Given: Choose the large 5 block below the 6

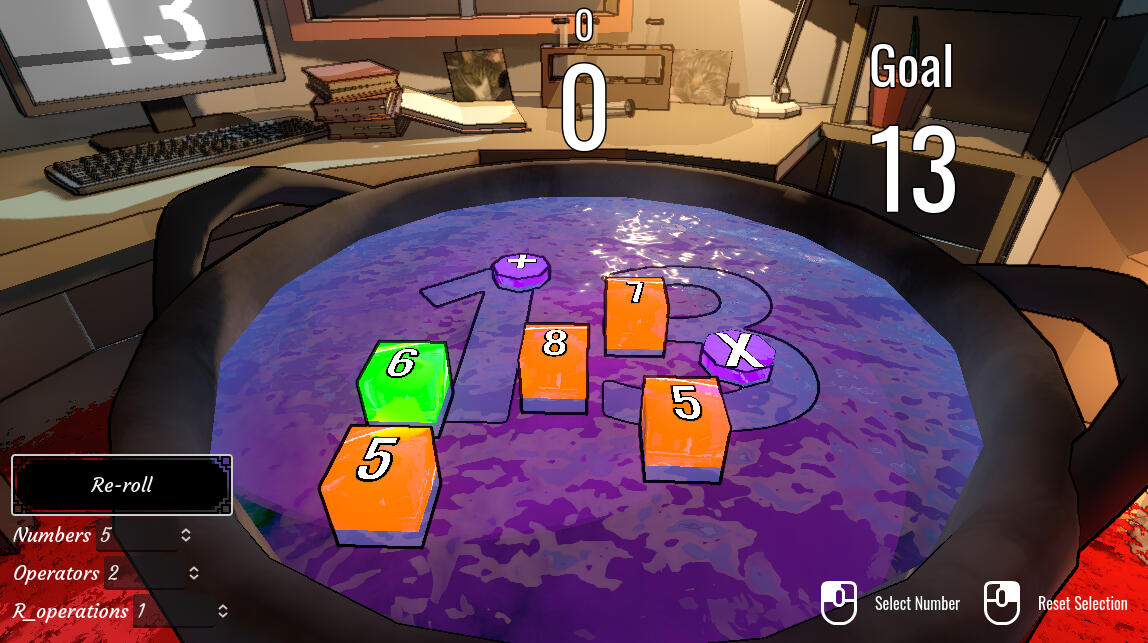Looking at the screenshot, I should pyautogui.click(x=379, y=483).
